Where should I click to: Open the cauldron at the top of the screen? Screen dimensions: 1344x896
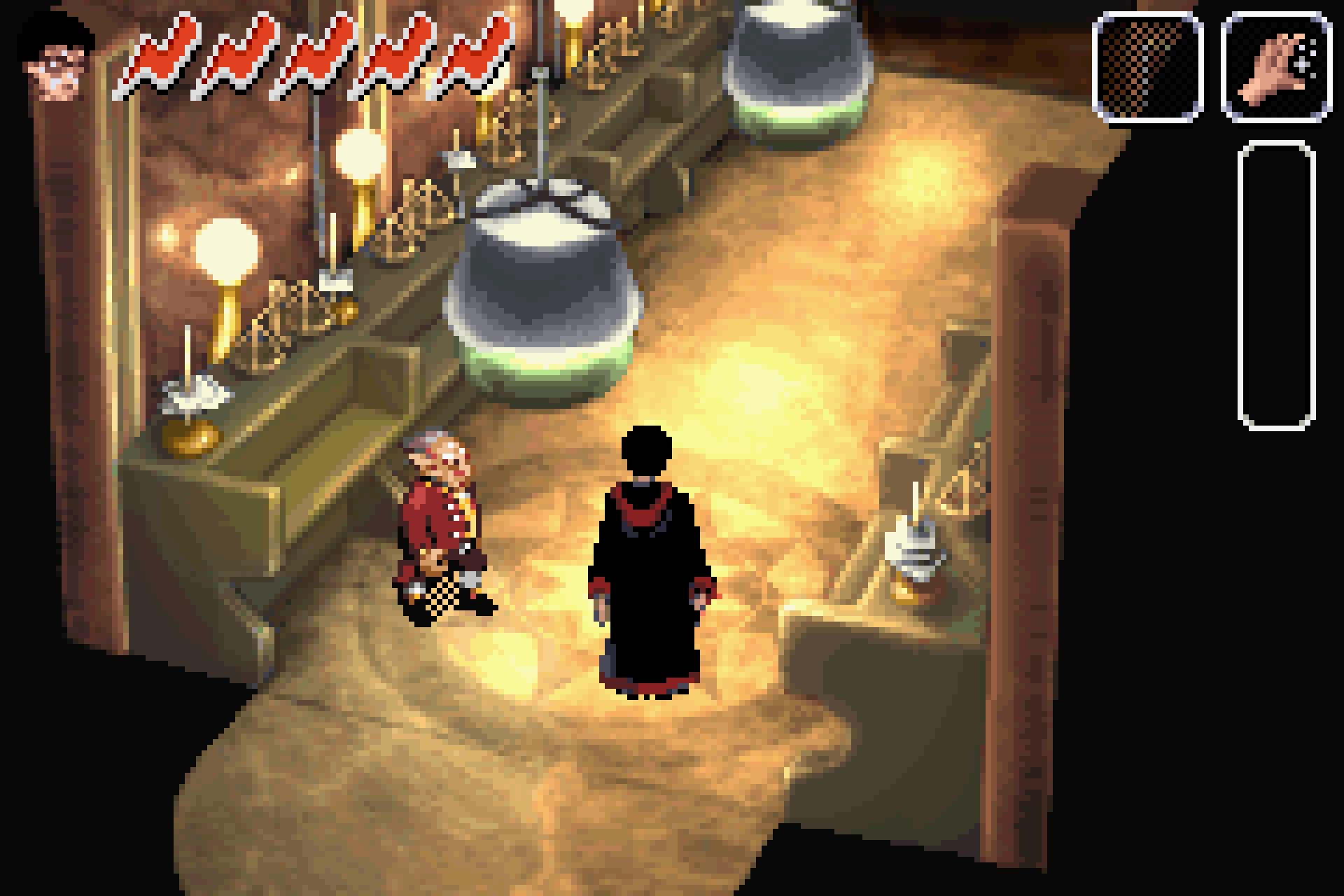tap(798, 63)
